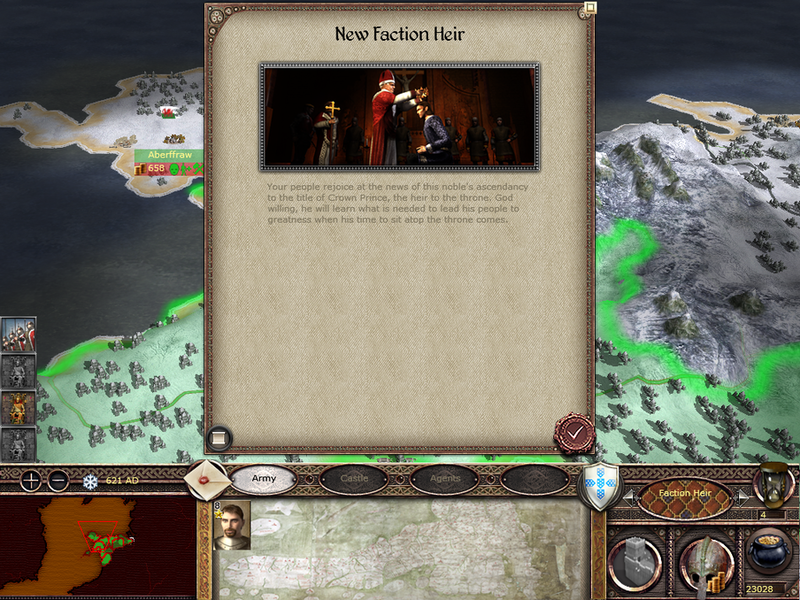Open the faction shield overview
800x600 pixels.
click(600, 486)
